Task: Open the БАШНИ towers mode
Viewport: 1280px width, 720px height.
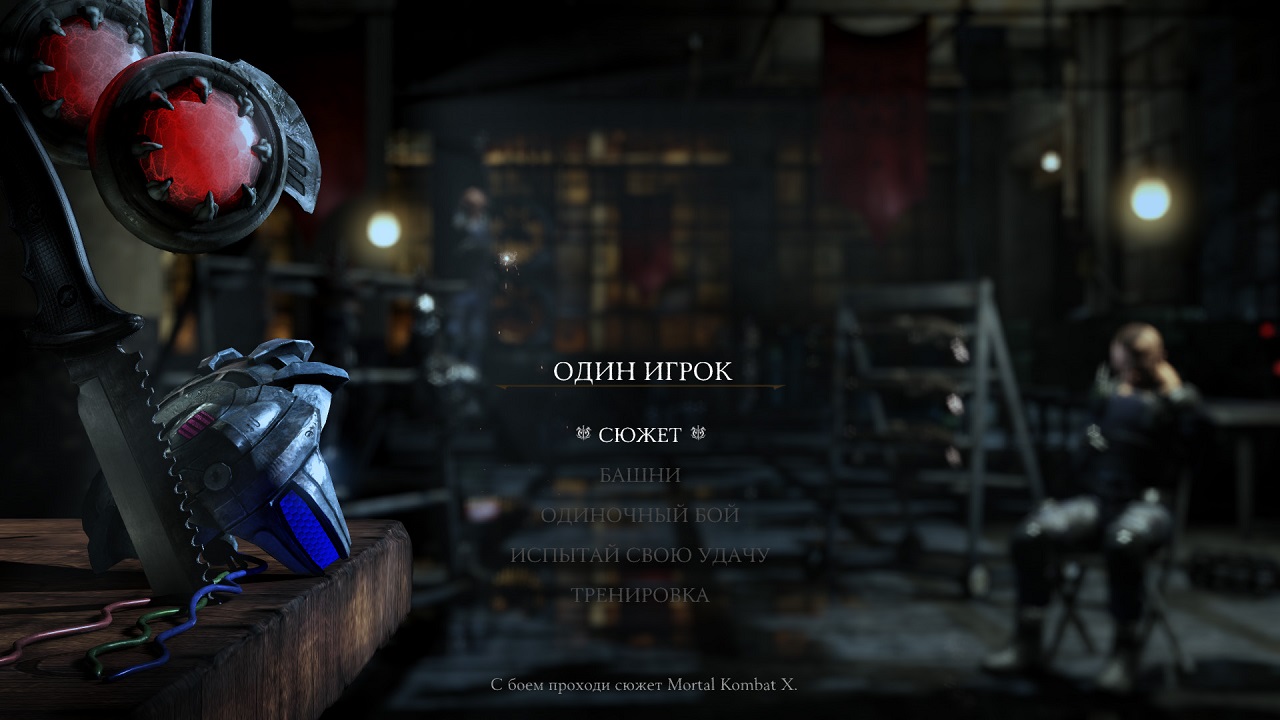Action: (640, 475)
